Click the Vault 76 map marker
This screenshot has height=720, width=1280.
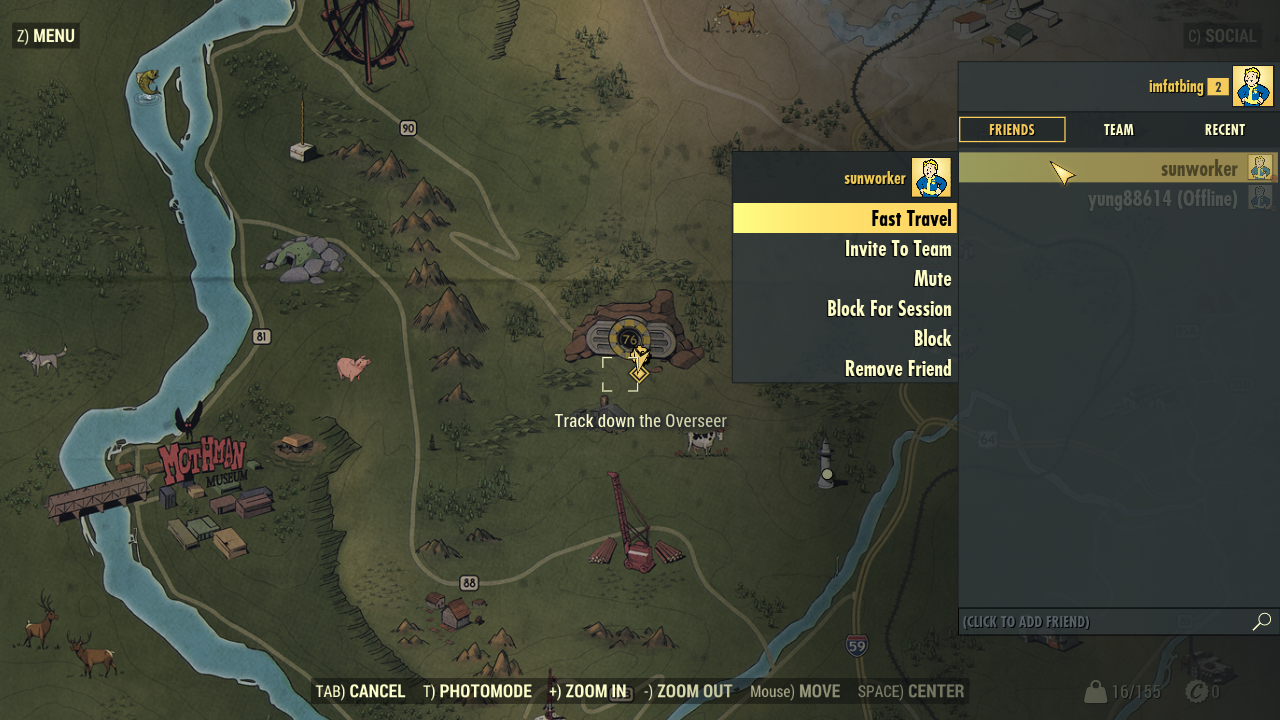click(629, 339)
